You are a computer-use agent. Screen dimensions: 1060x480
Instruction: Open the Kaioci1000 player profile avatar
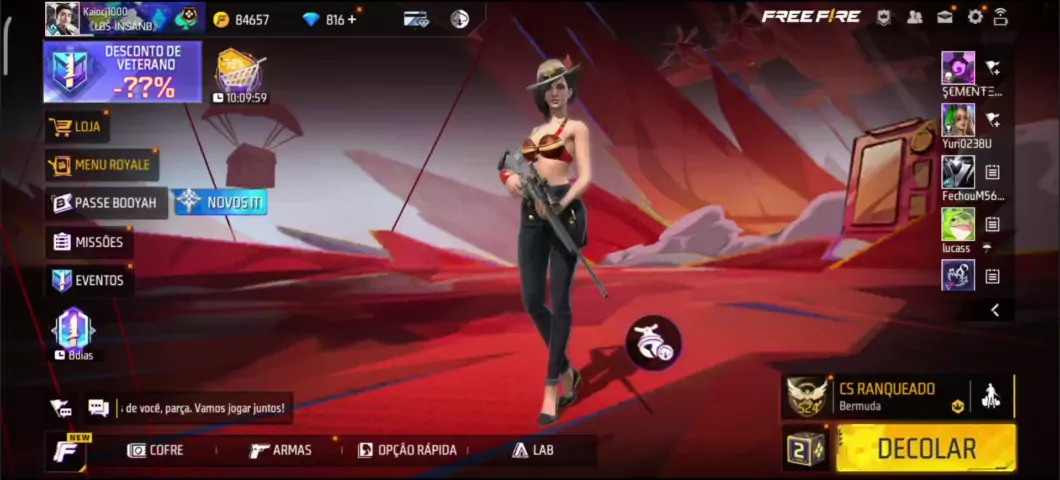click(x=62, y=18)
